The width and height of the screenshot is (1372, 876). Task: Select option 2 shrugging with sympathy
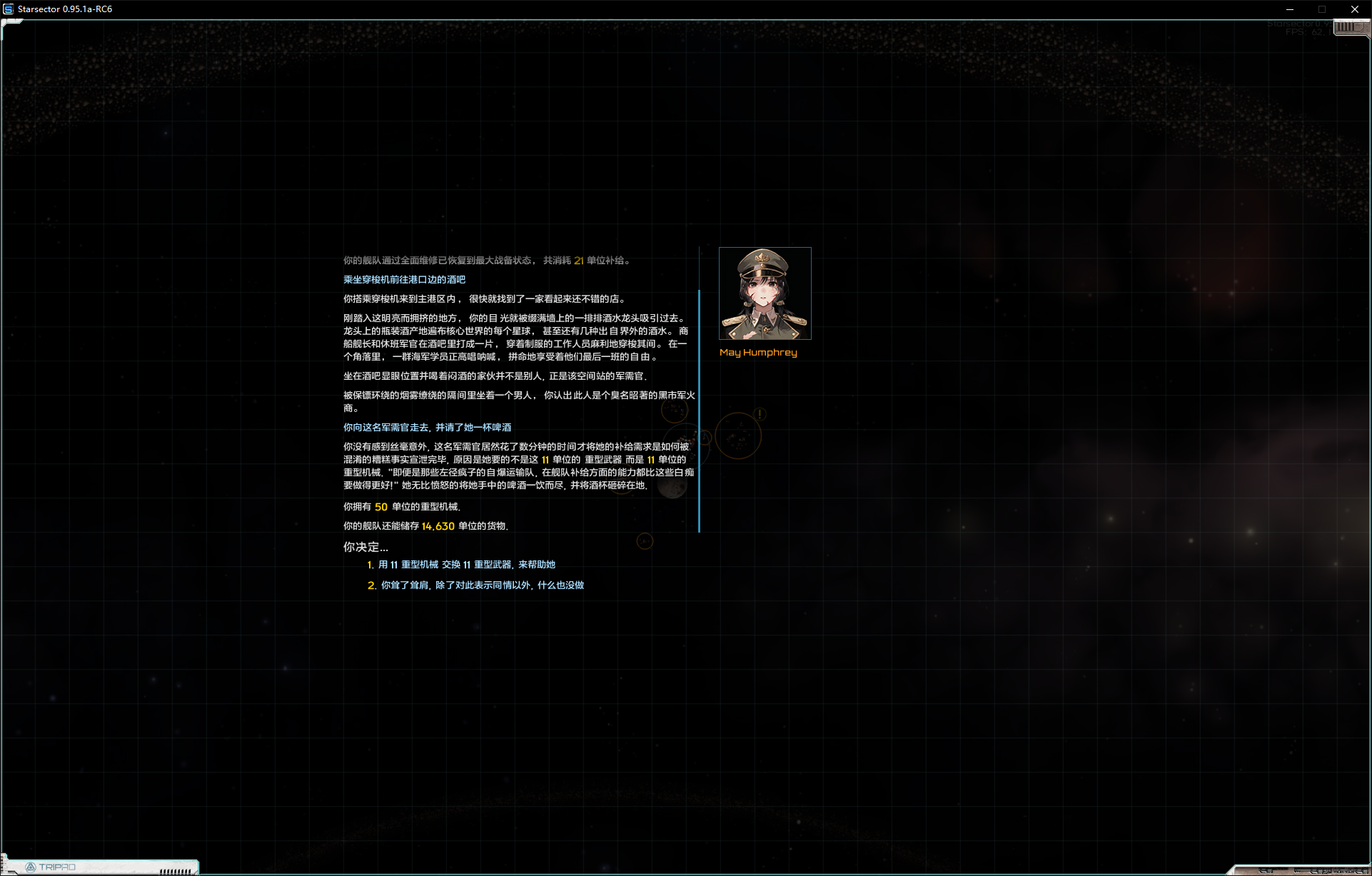[x=482, y=585]
